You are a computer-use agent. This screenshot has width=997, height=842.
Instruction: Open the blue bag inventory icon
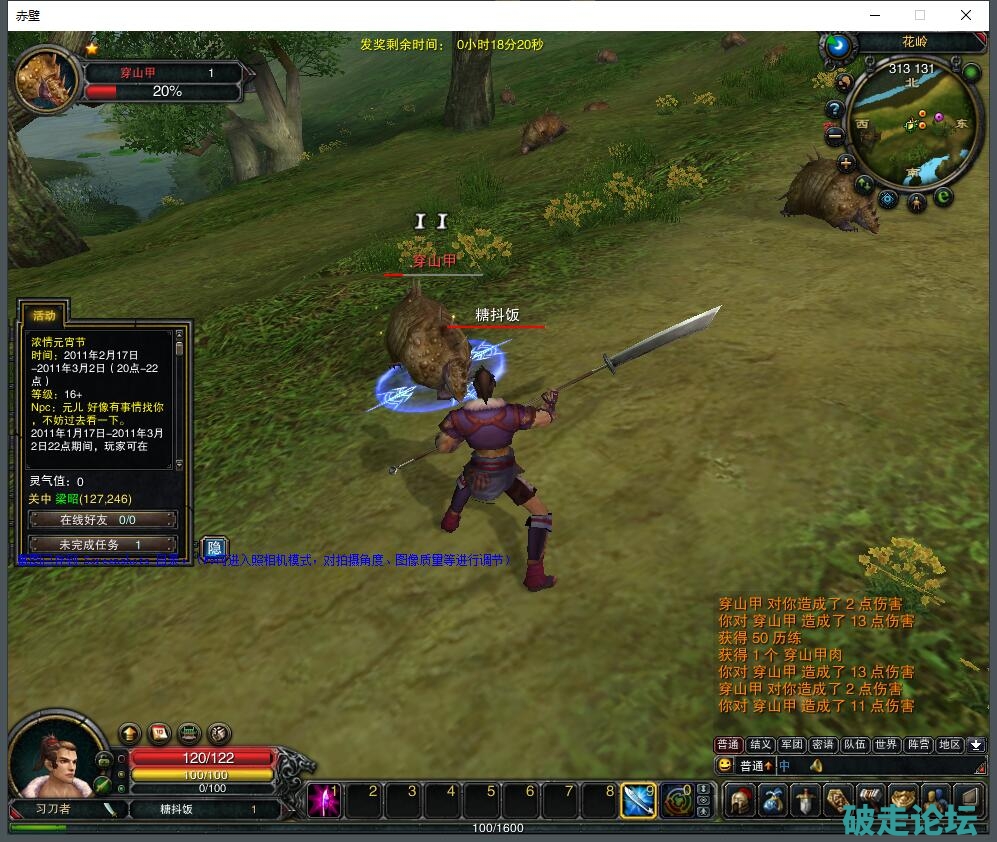click(x=773, y=800)
